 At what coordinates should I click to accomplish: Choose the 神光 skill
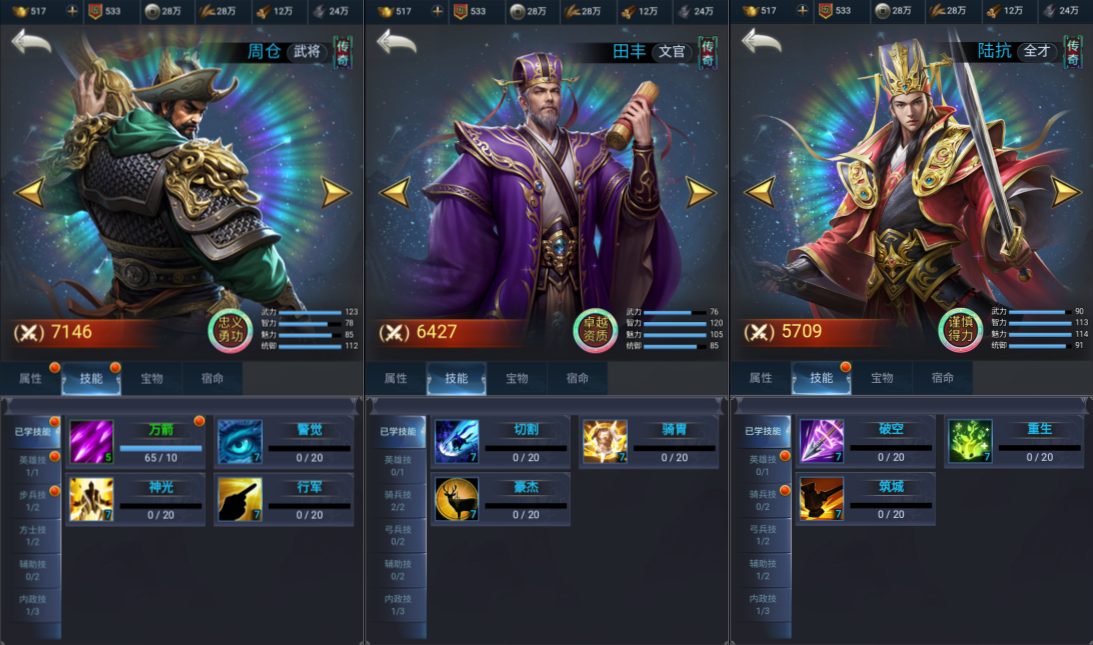coord(91,499)
